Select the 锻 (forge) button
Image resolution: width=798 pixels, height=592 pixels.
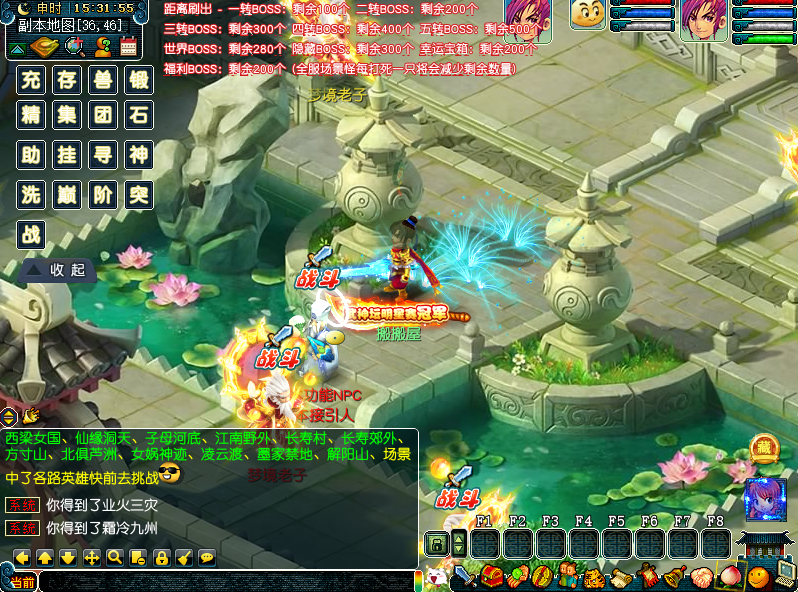tap(139, 80)
